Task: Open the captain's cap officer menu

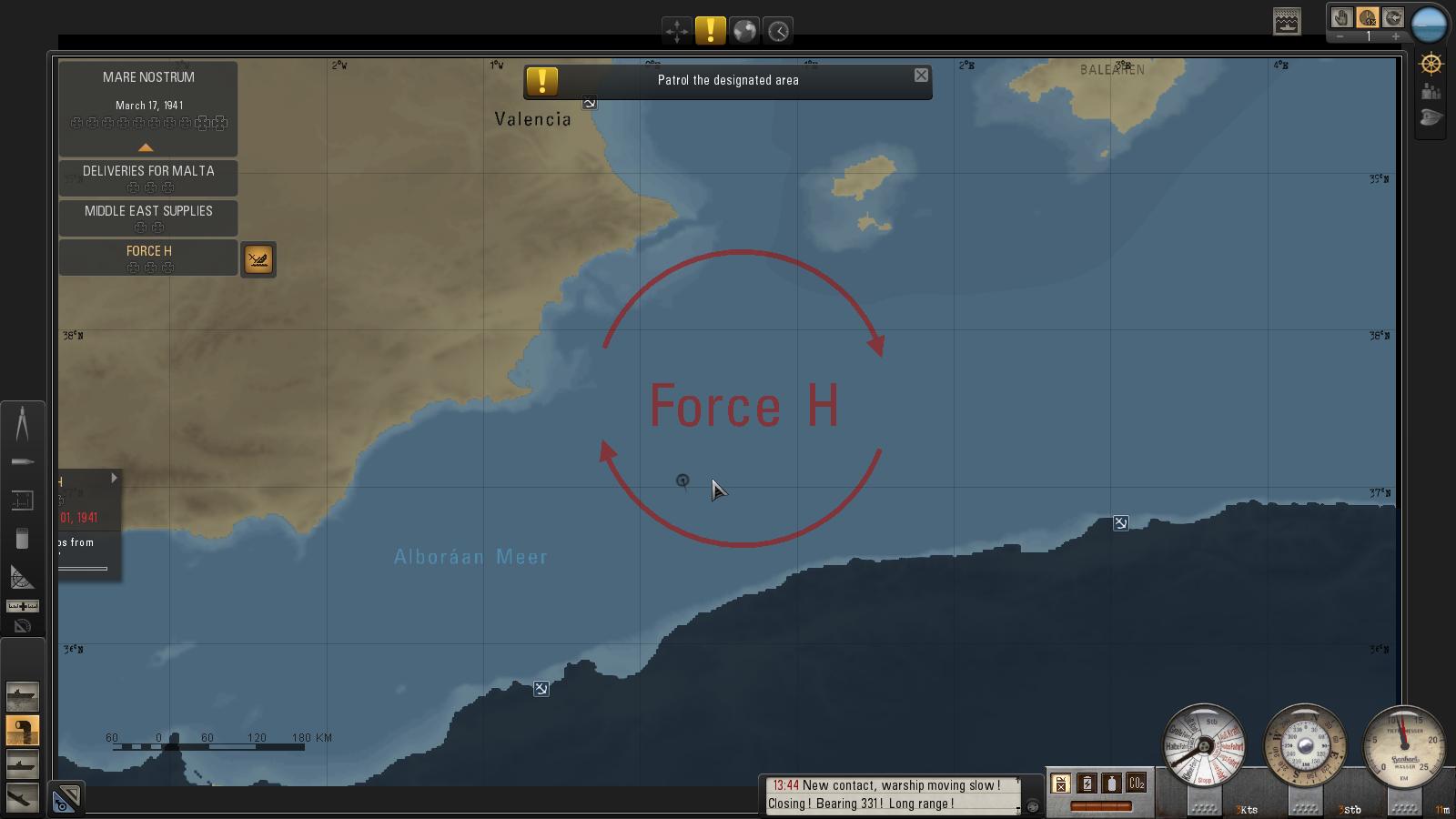Action: coord(1431,118)
